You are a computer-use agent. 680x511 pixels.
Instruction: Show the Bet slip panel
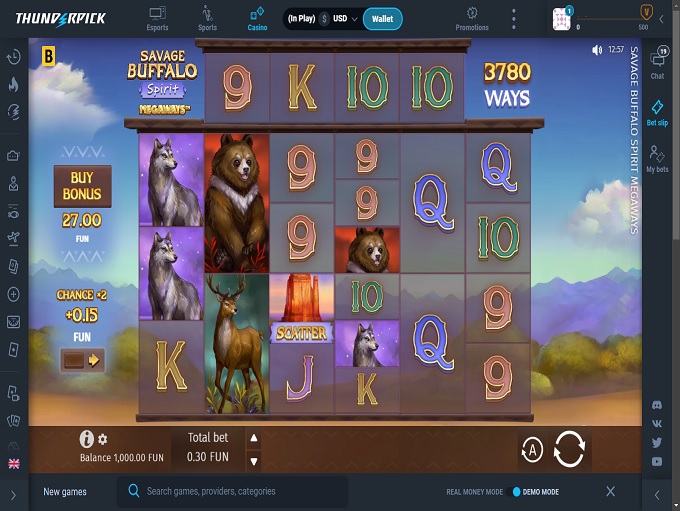coord(657,112)
